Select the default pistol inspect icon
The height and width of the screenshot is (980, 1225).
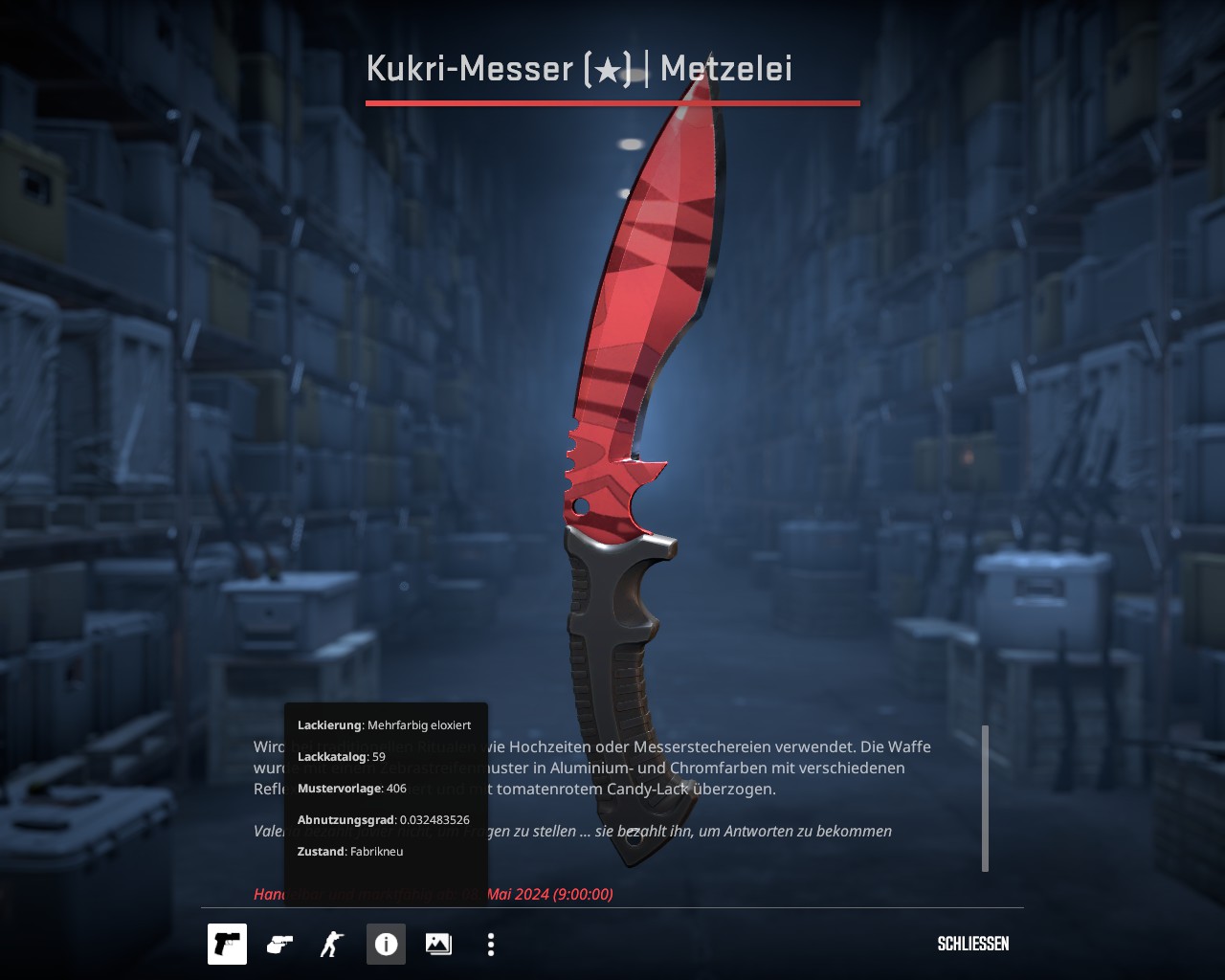227,944
